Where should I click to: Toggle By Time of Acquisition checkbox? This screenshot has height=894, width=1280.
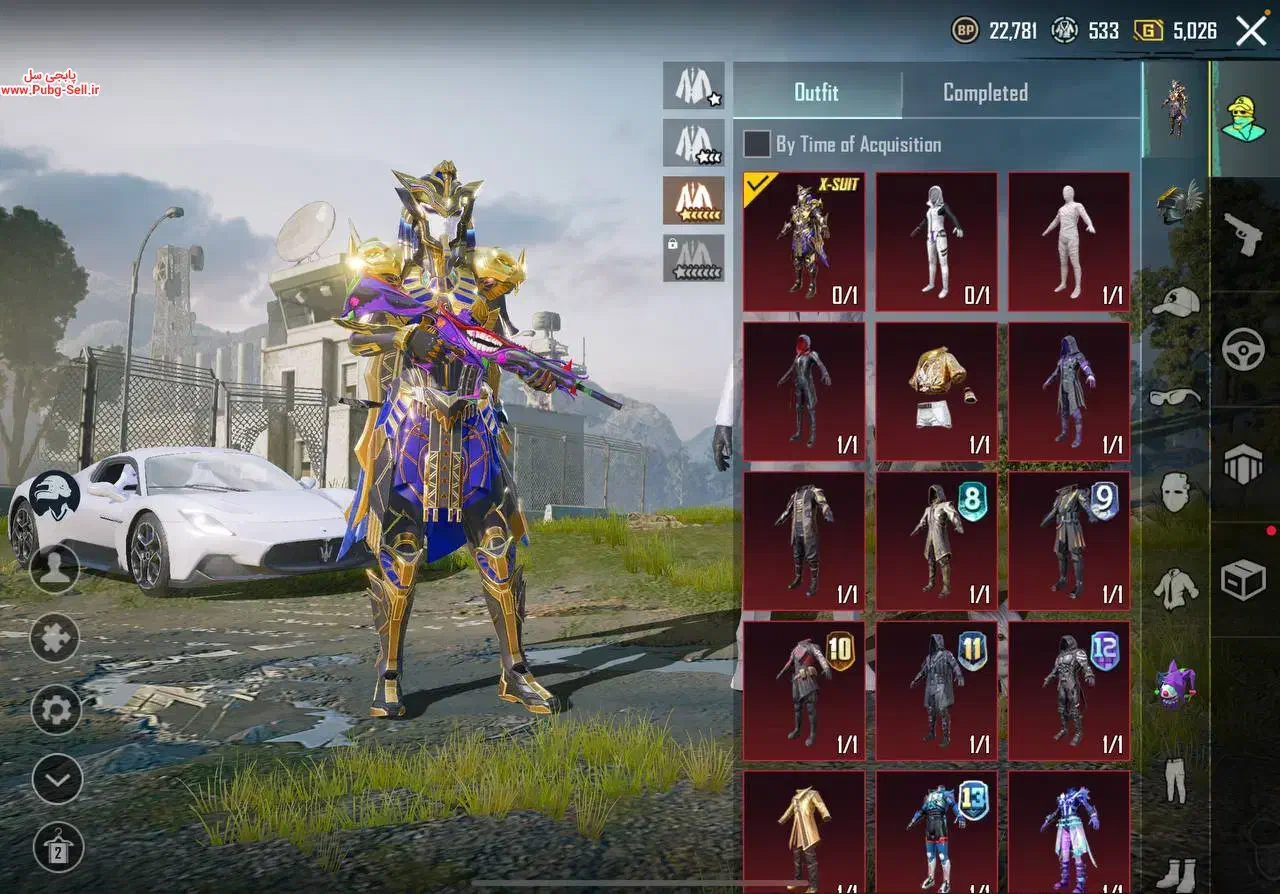[x=757, y=144]
